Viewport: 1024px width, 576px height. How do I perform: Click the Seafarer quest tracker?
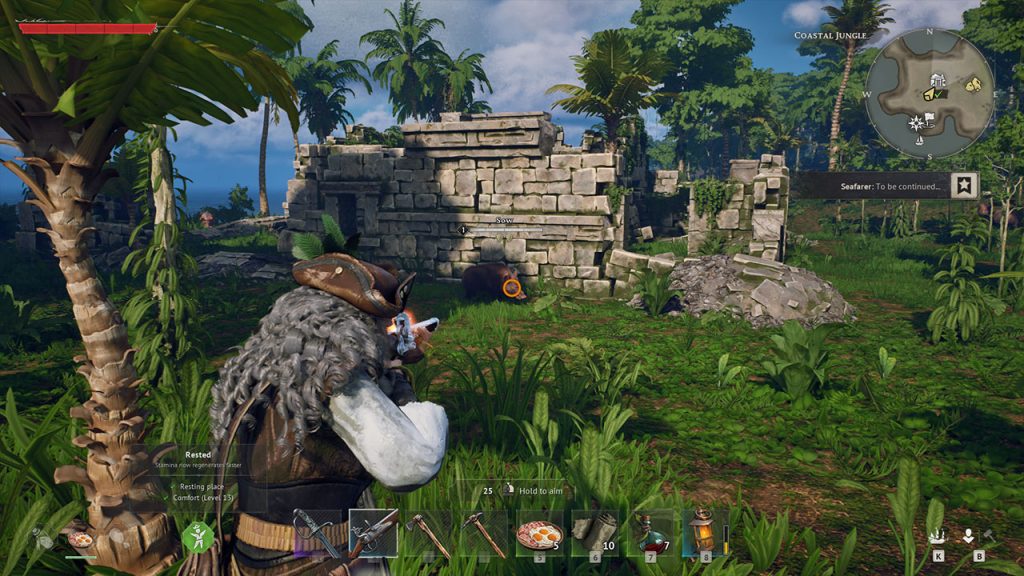(x=868, y=185)
